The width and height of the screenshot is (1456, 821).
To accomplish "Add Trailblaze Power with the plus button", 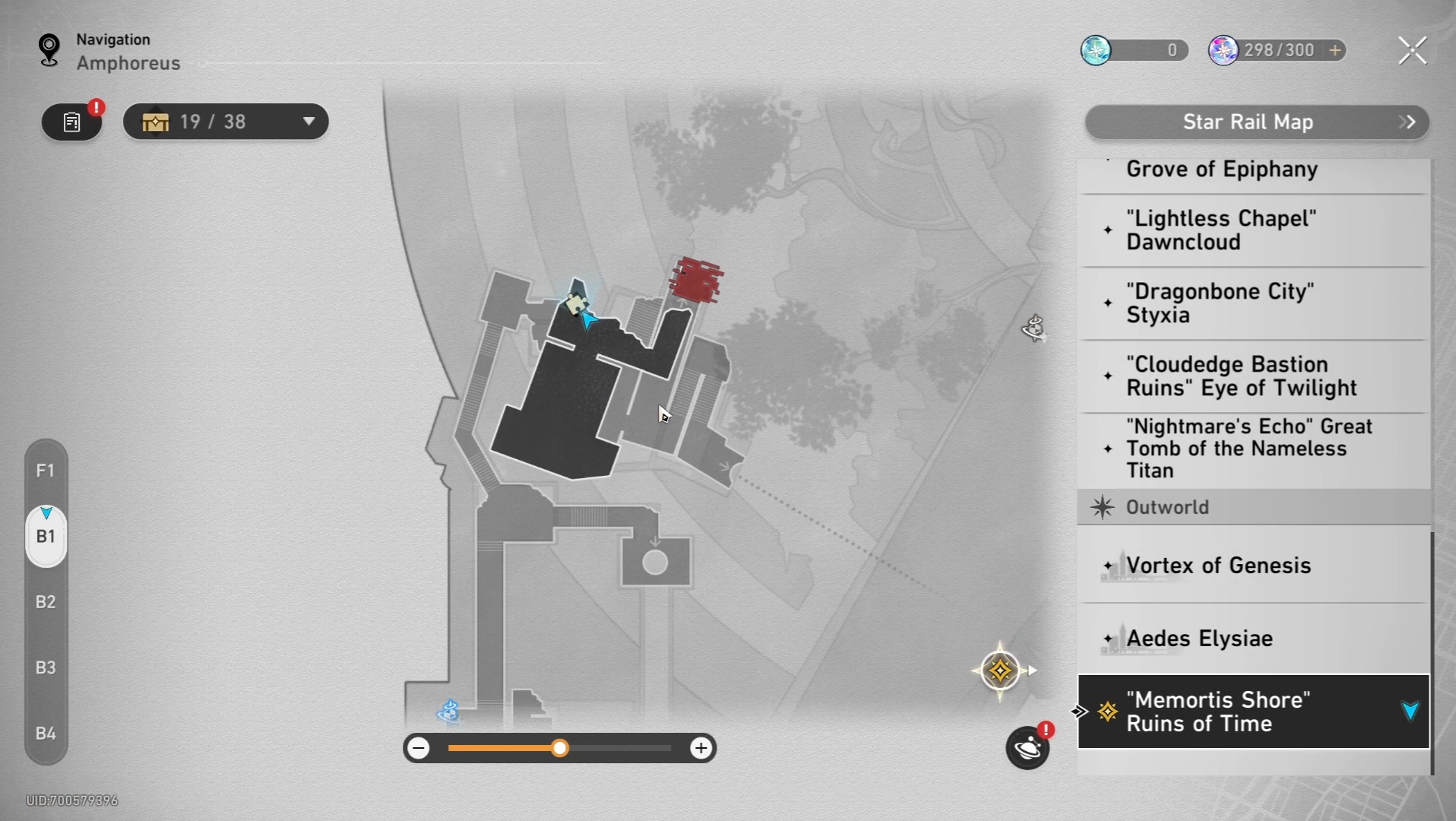I will click(x=1335, y=50).
